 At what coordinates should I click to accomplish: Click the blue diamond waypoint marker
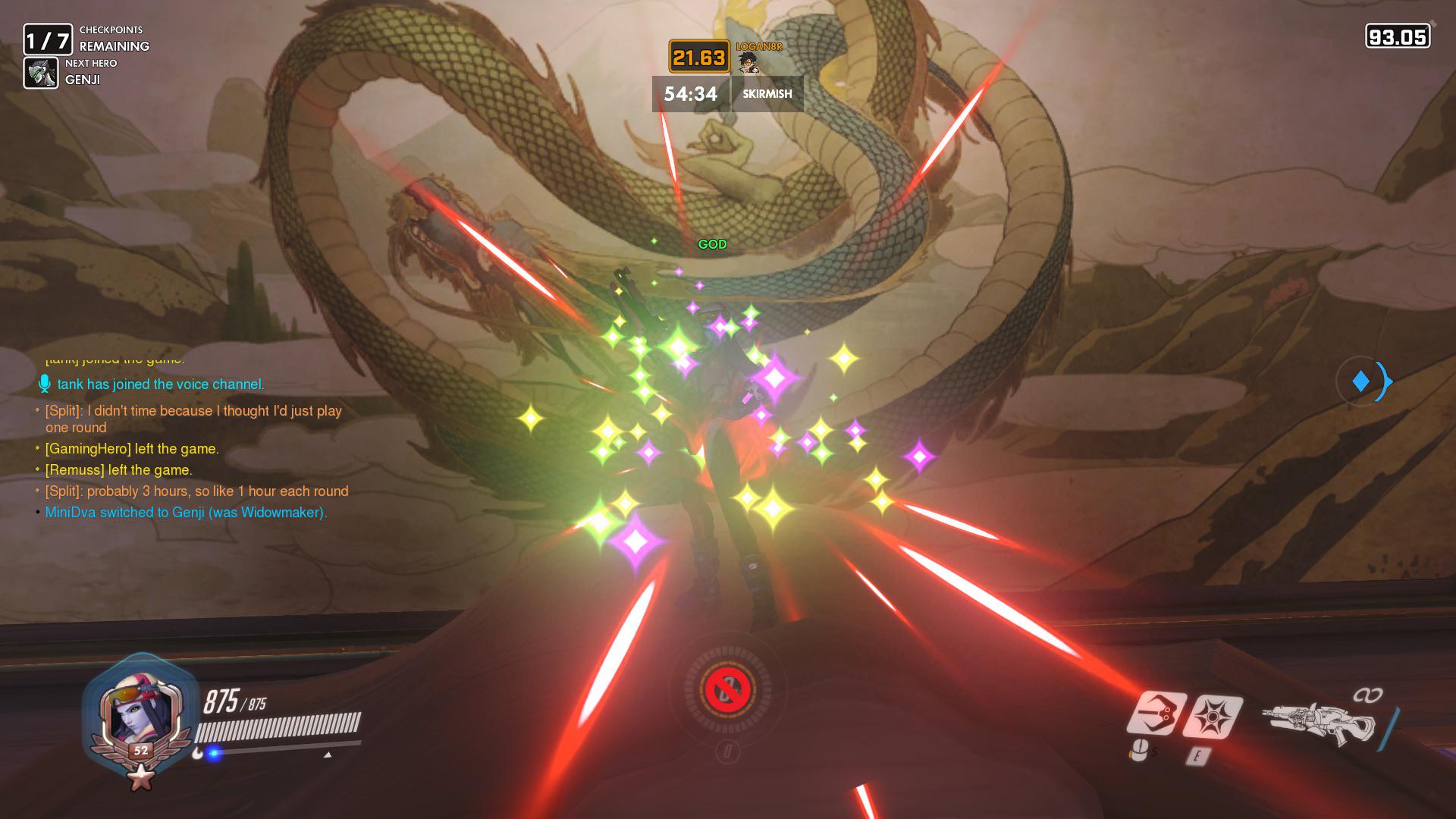pos(1361,381)
